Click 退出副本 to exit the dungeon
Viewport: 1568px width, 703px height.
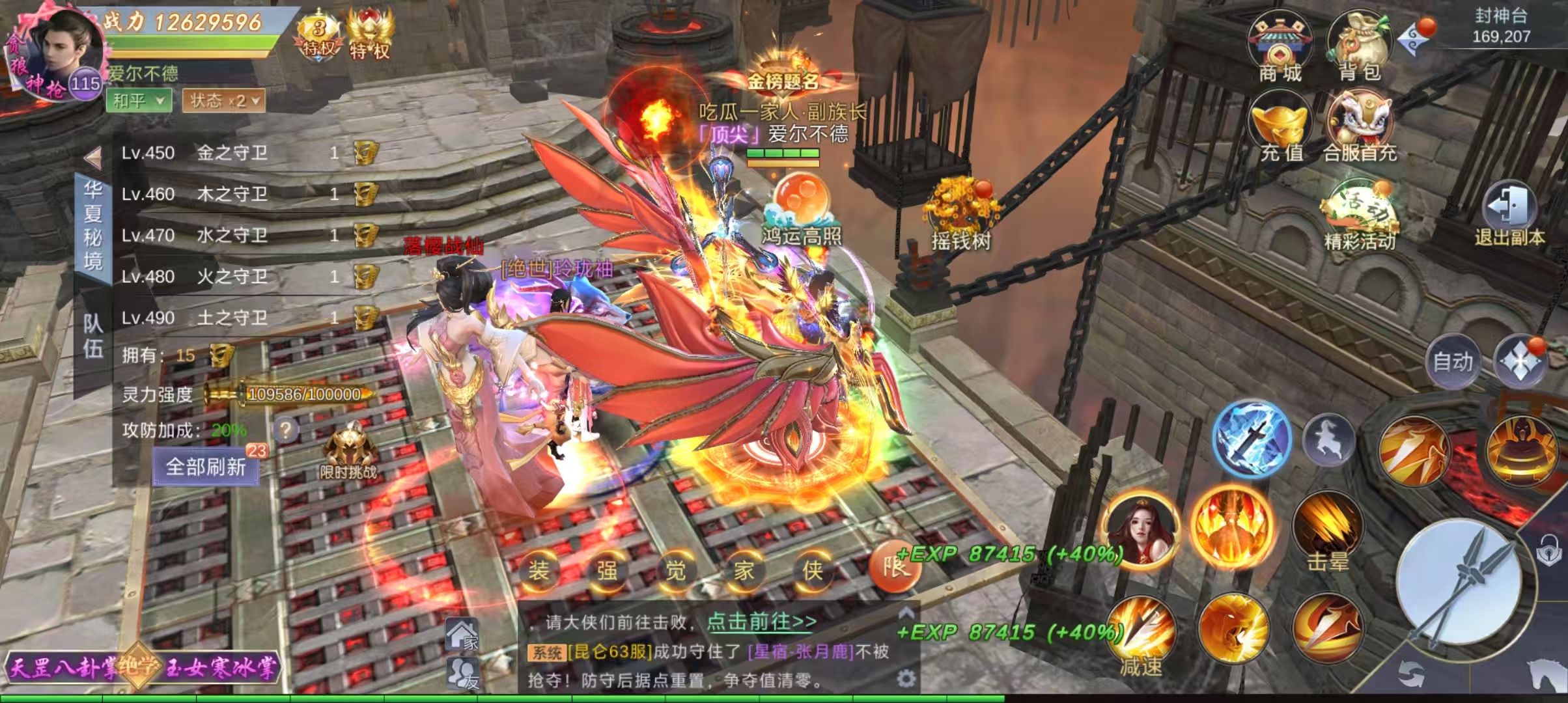point(1509,215)
